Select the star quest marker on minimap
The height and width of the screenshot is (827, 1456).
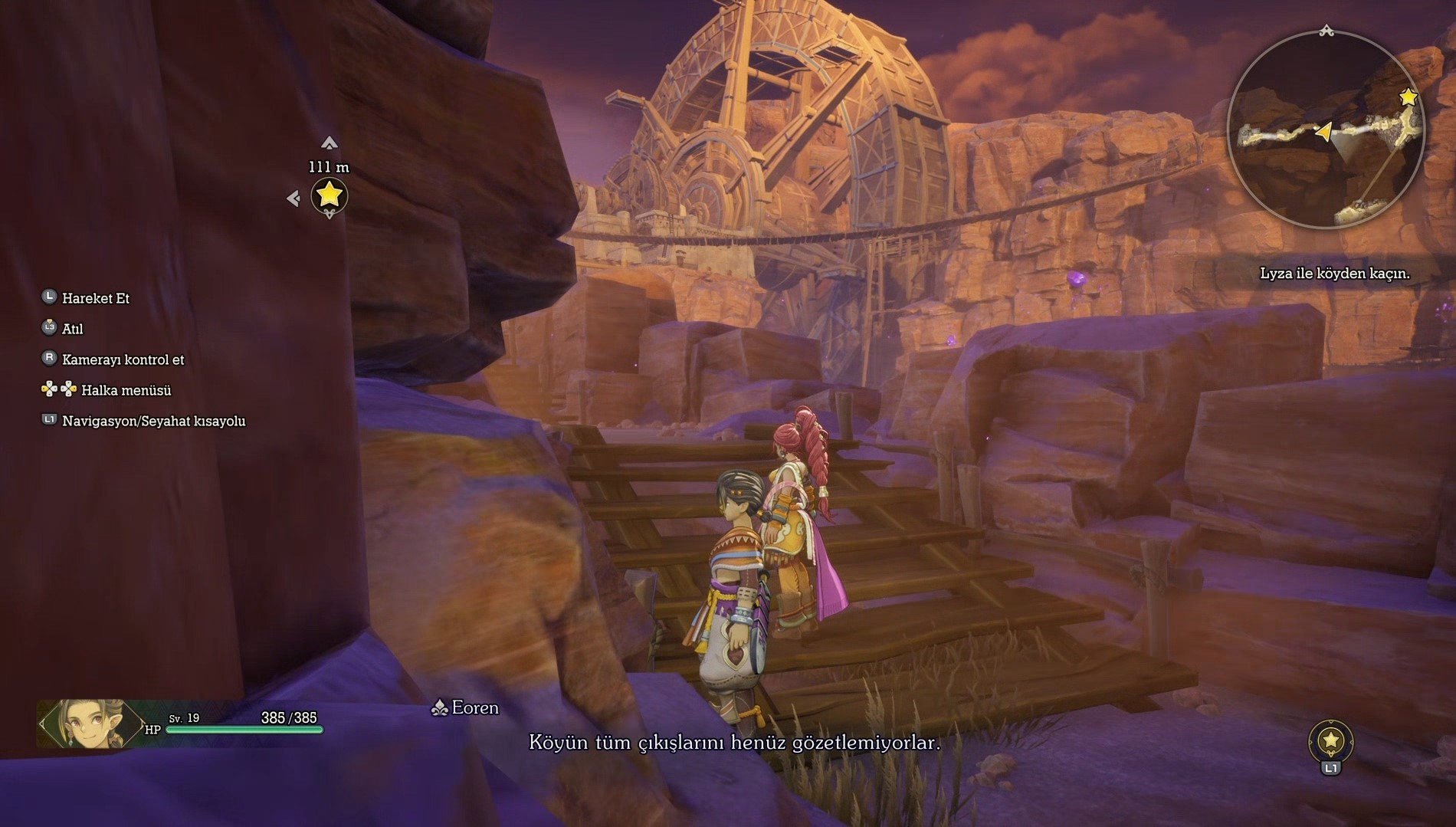click(1408, 97)
